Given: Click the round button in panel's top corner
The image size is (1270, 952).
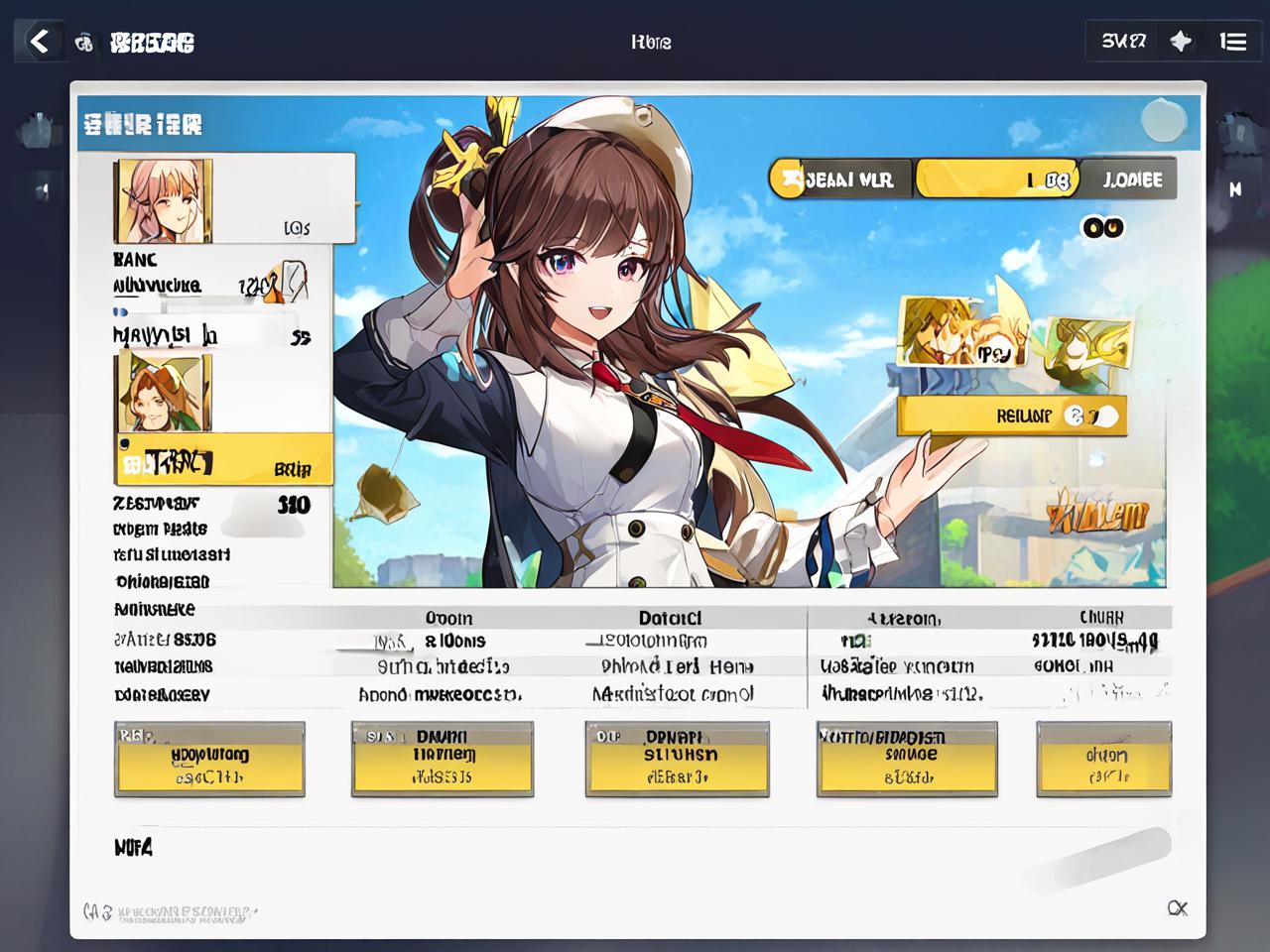Looking at the screenshot, I should pyautogui.click(x=1163, y=121).
